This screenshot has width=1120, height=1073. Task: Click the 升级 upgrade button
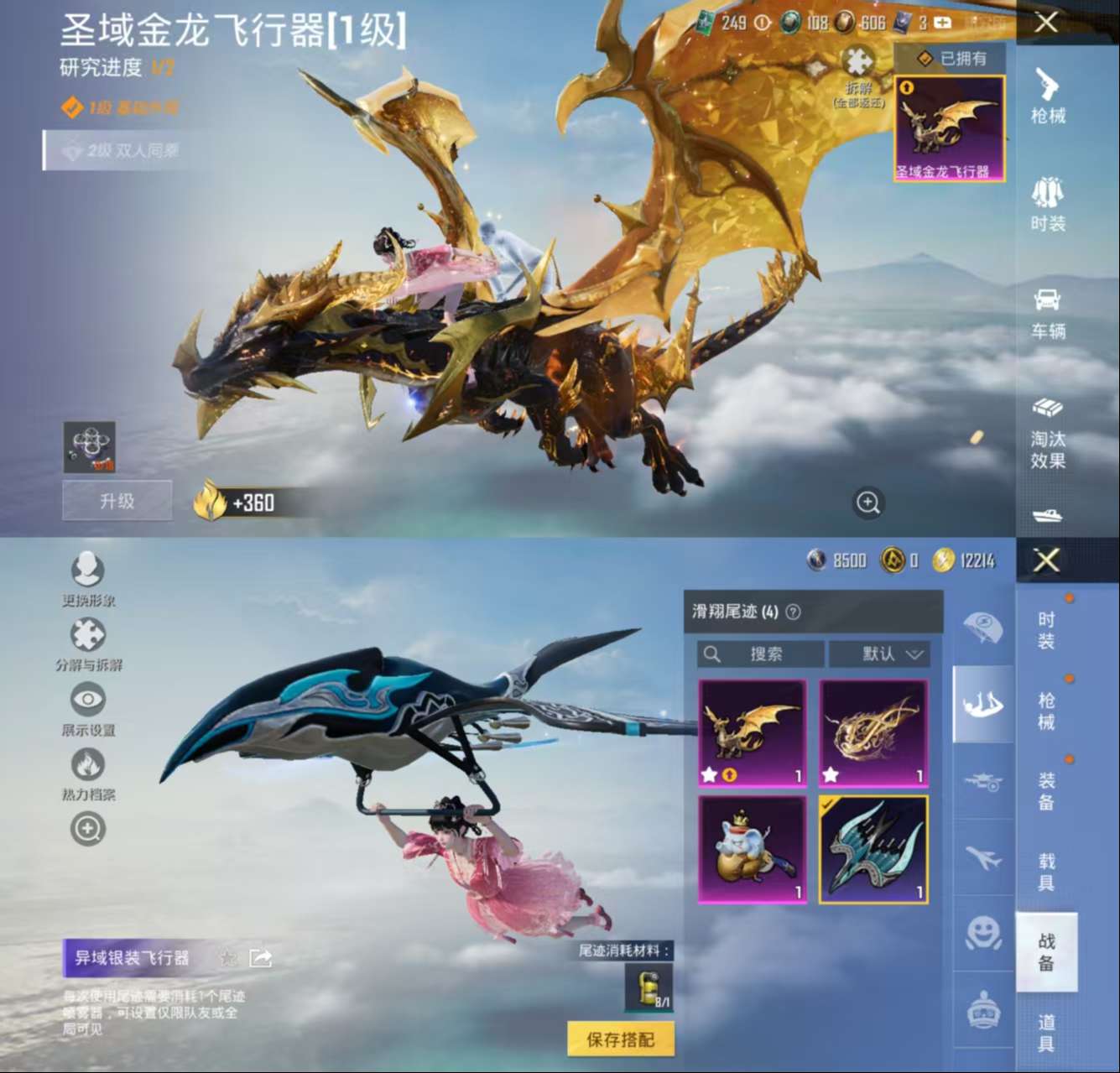(x=117, y=501)
